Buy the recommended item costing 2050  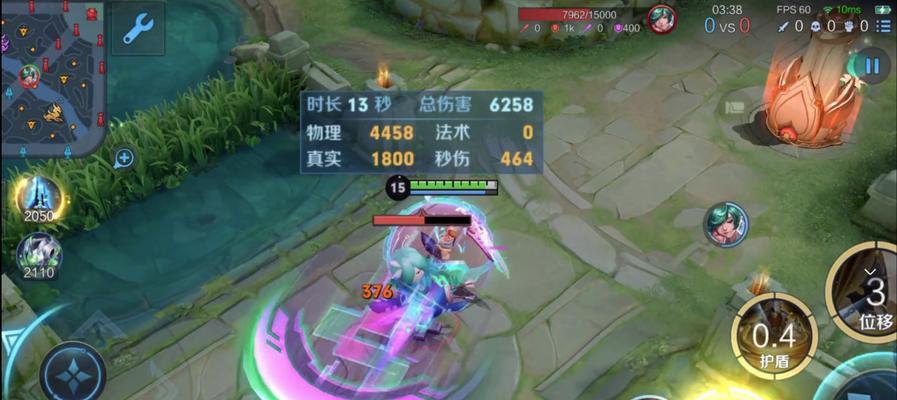(x=38, y=197)
